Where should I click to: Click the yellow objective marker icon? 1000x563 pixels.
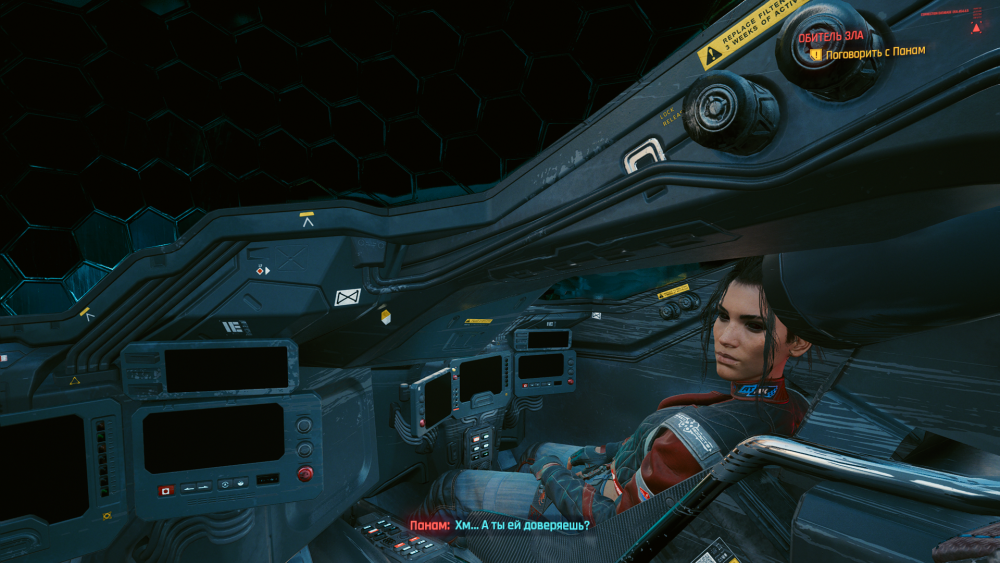(x=816, y=53)
